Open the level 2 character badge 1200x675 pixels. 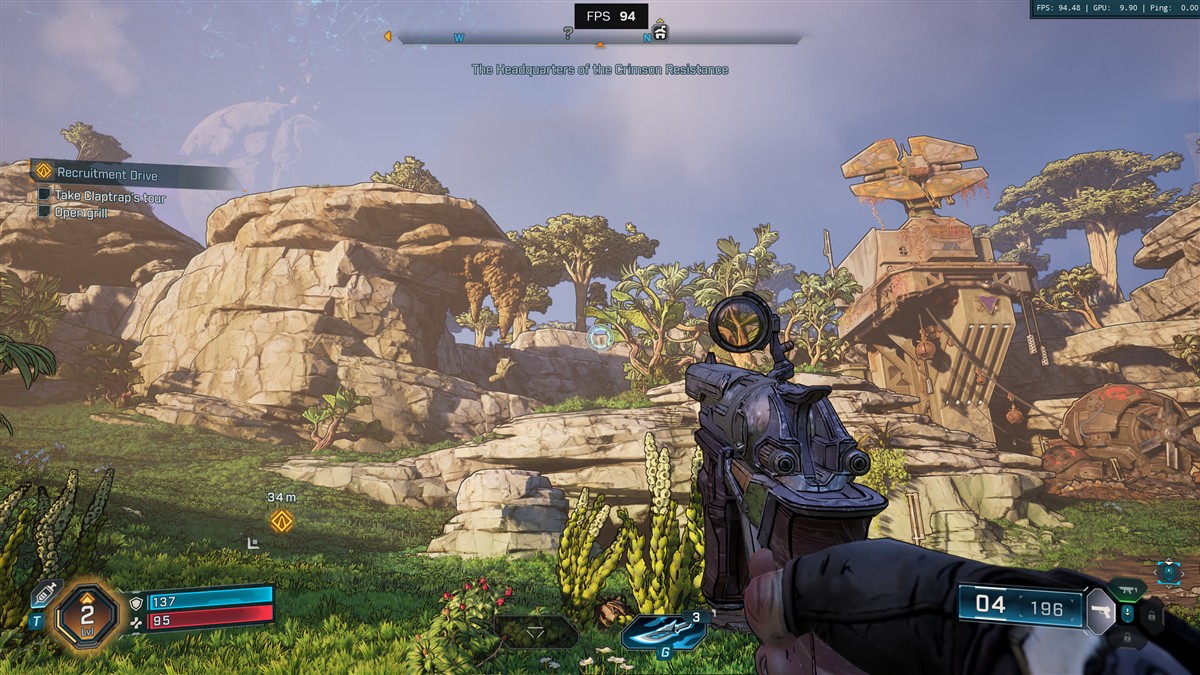coord(85,614)
